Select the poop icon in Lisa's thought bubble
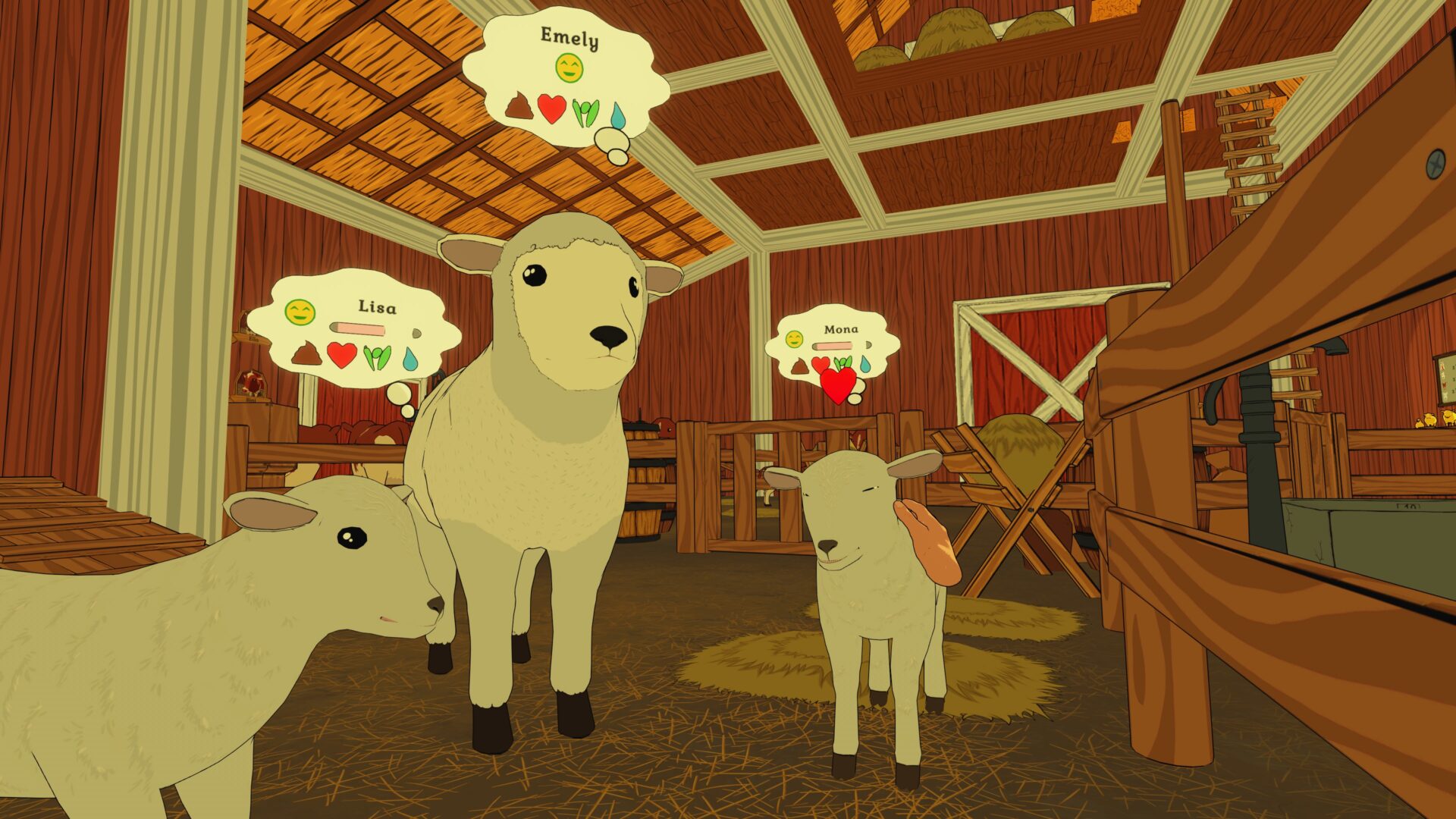The height and width of the screenshot is (819, 1456). 306,354
